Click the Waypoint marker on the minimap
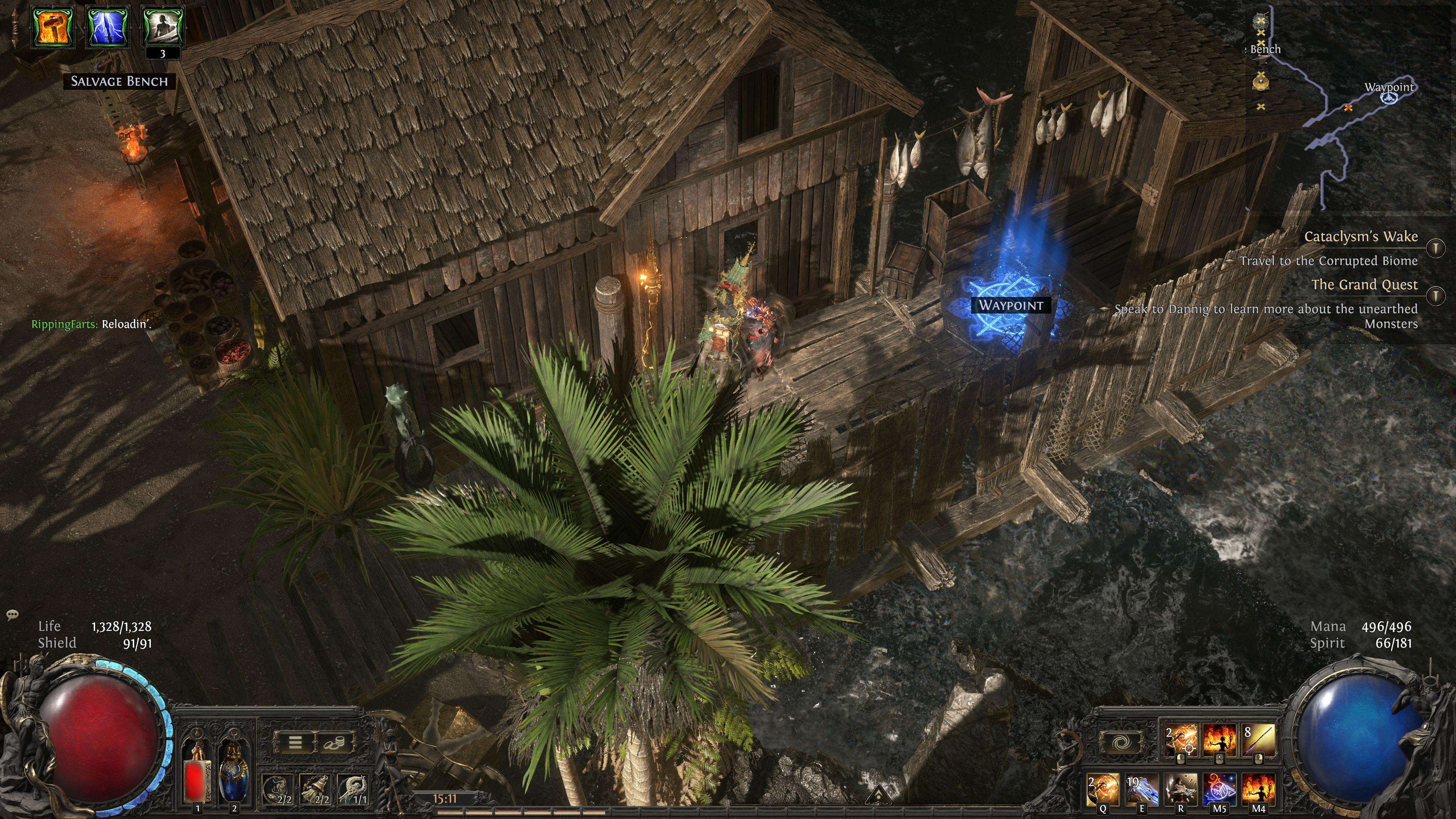Screen dimensions: 1456x819 tap(1389, 99)
